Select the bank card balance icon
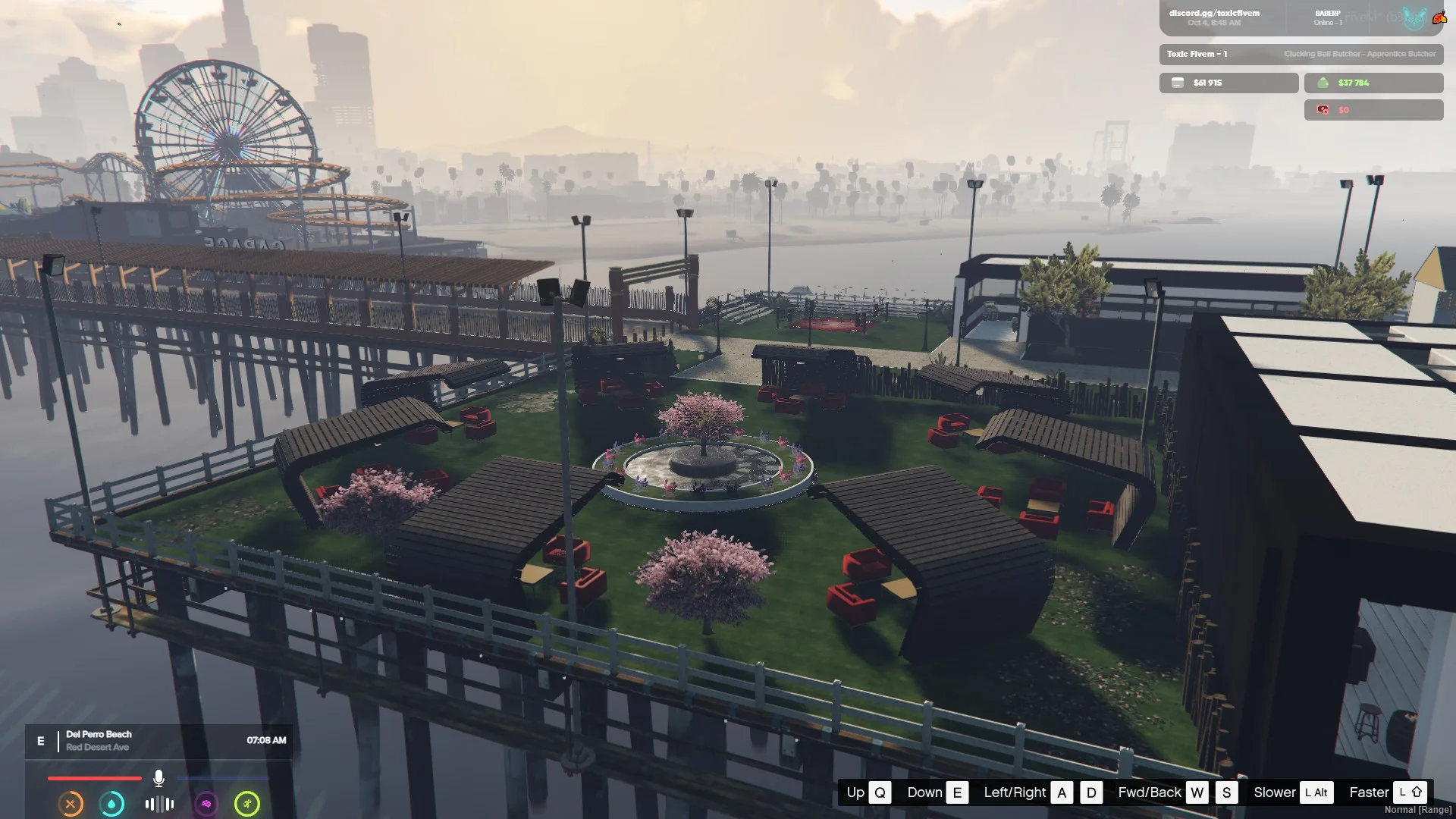The width and height of the screenshot is (1456, 819). click(1178, 83)
